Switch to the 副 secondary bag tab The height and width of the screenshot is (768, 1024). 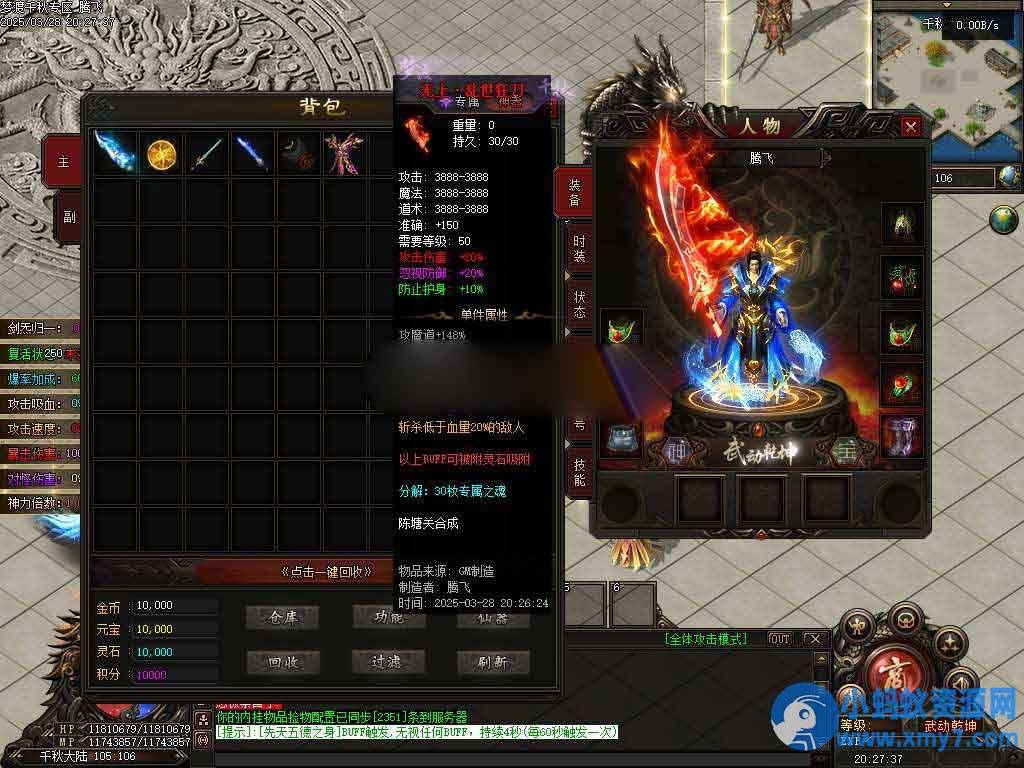pyautogui.click(x=66, y=215)
